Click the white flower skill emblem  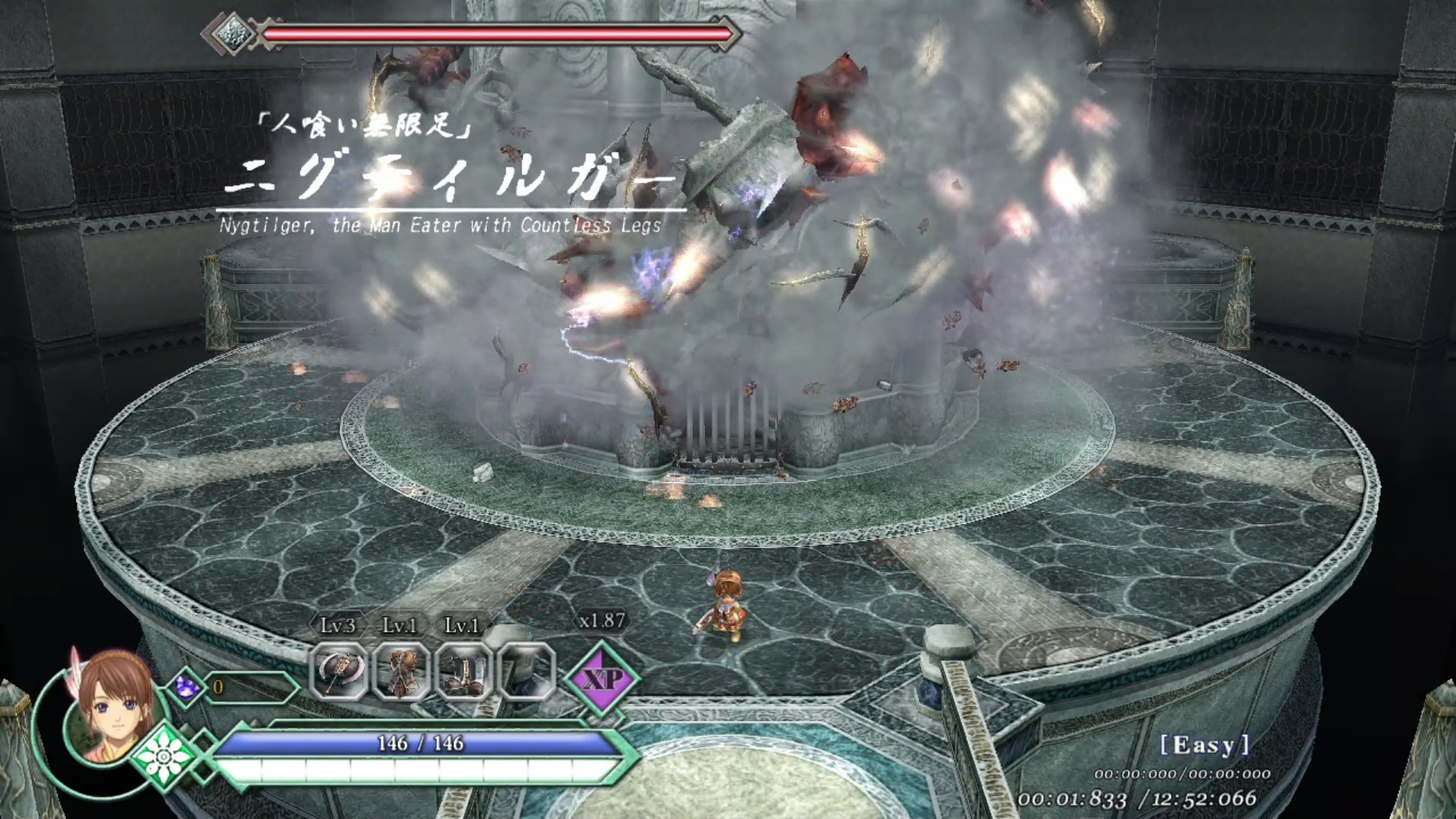(163, 757)
